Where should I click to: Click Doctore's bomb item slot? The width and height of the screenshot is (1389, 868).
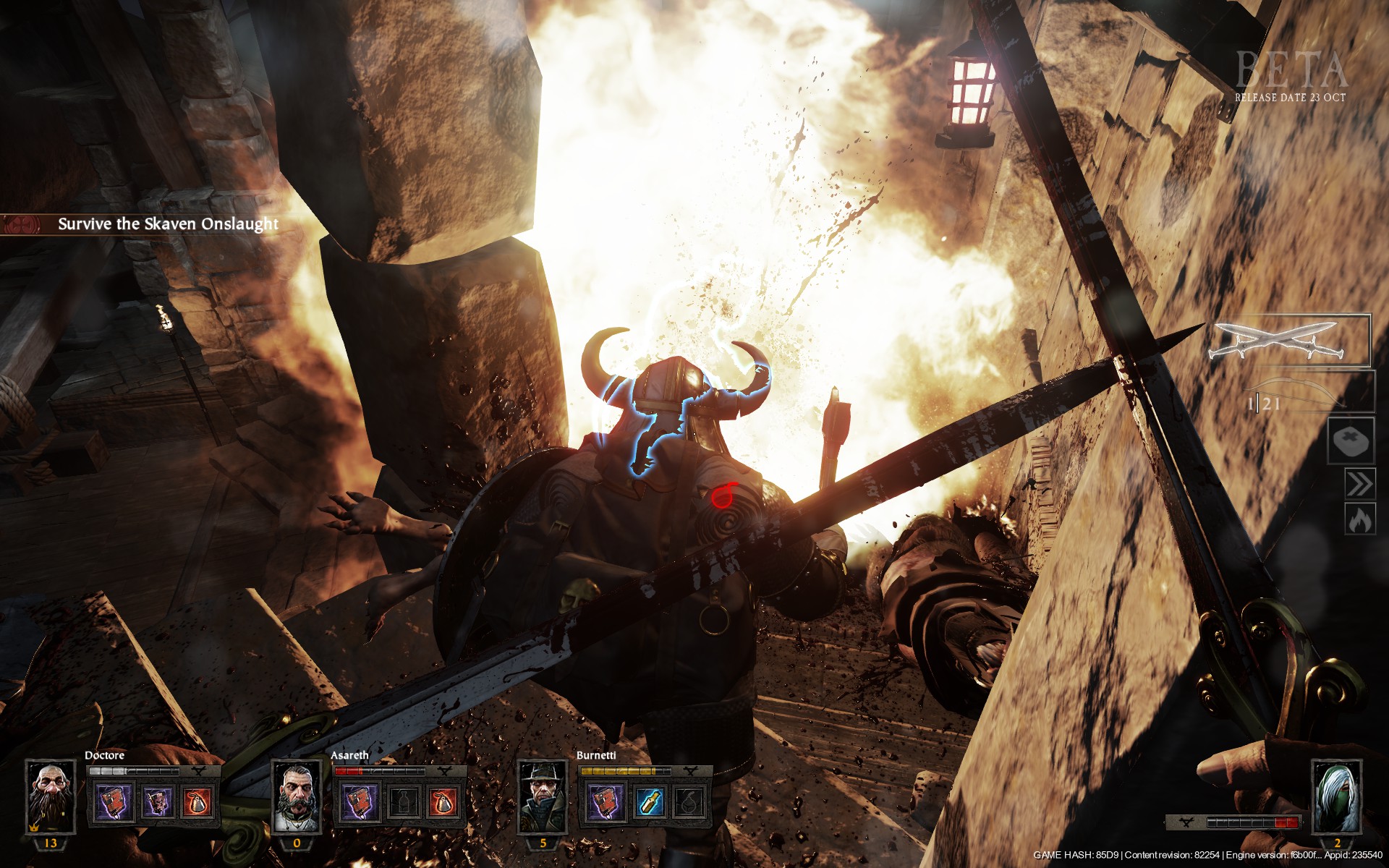[x=197, y=803]
